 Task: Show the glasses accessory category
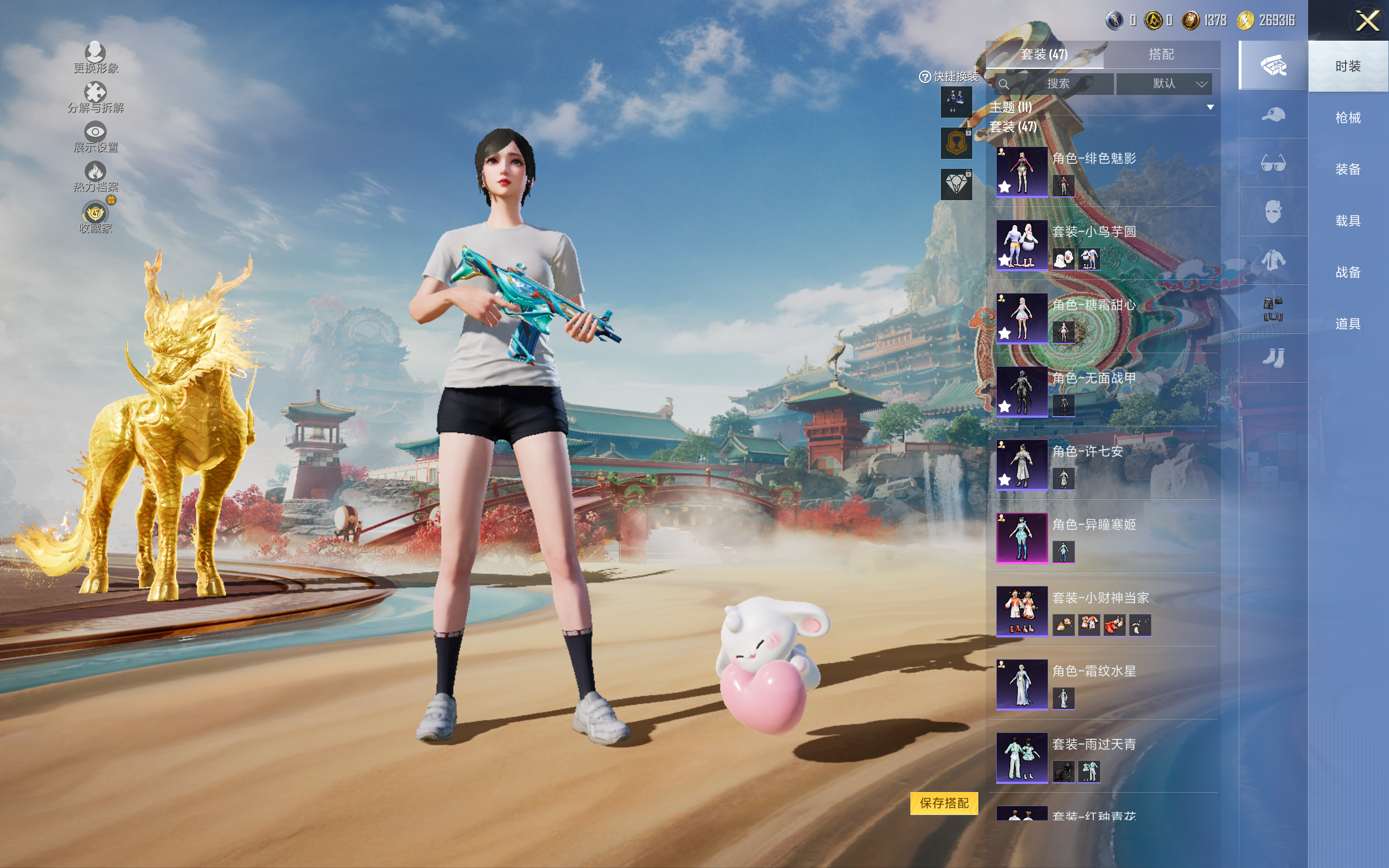point(1272,164)
